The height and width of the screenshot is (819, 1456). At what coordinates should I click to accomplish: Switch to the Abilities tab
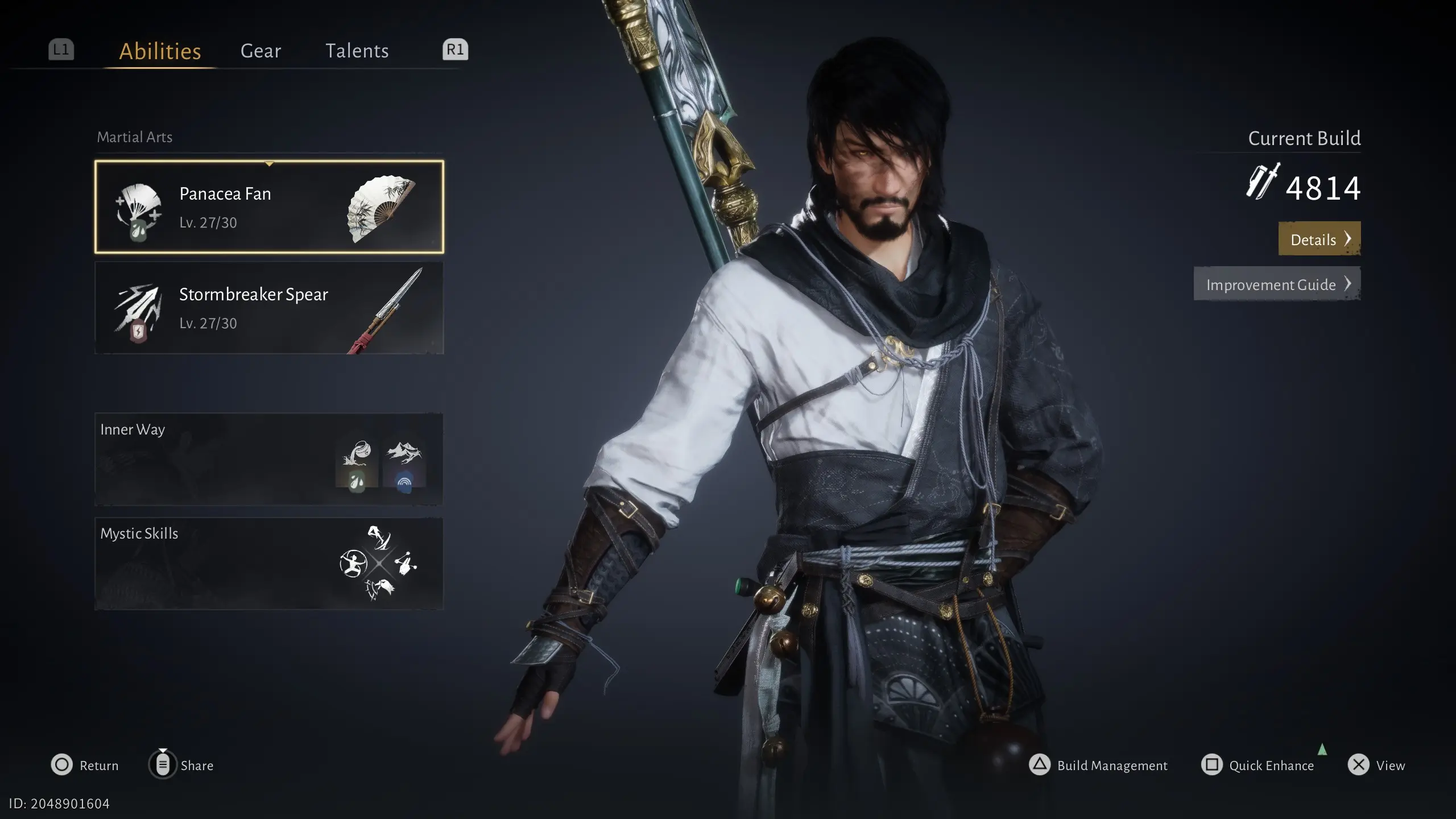point(160,51)
